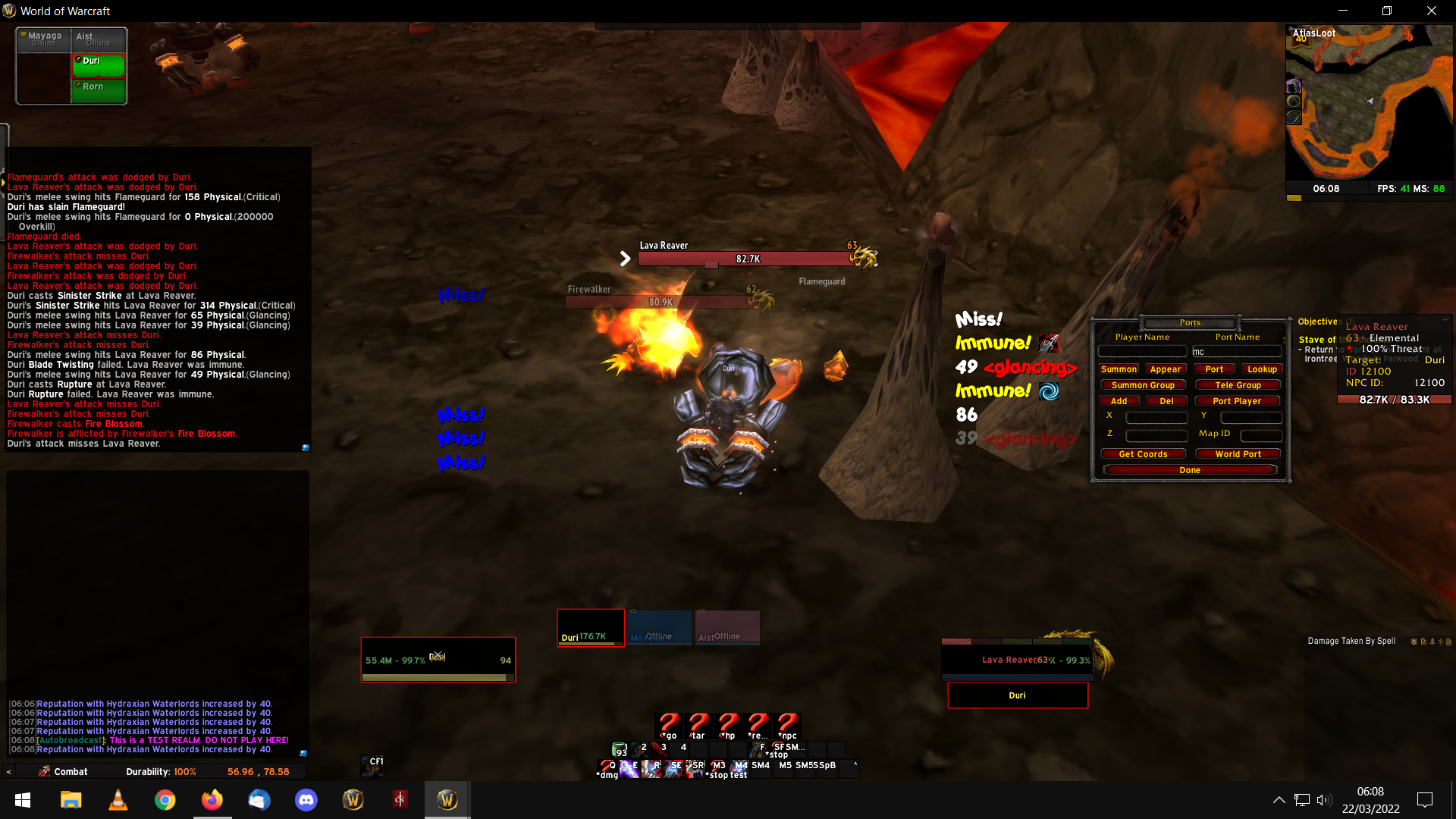Click the bag icon beside the minimap
Viewport: 1456px width, 819px height.
coord(1293,87)
